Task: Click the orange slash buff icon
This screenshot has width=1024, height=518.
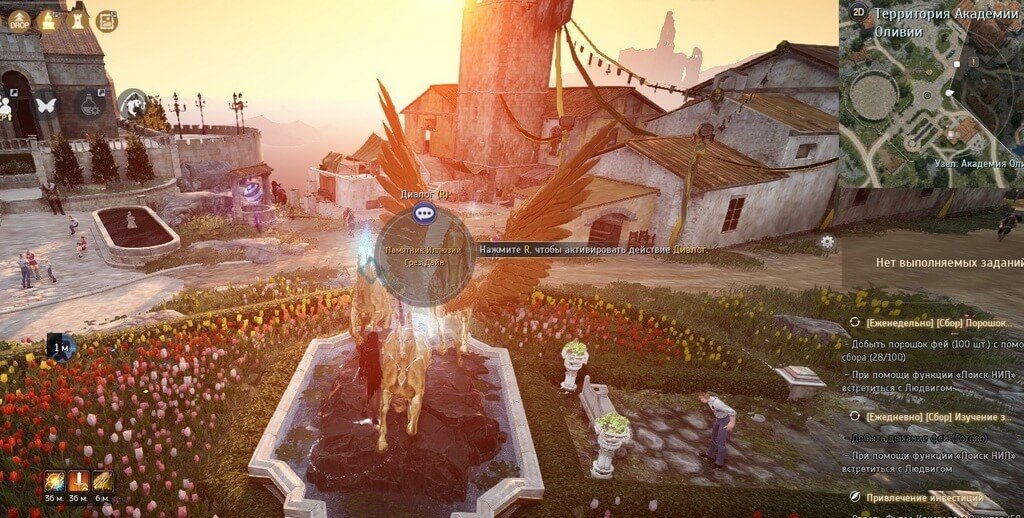Action: click(x=54, y=481)
